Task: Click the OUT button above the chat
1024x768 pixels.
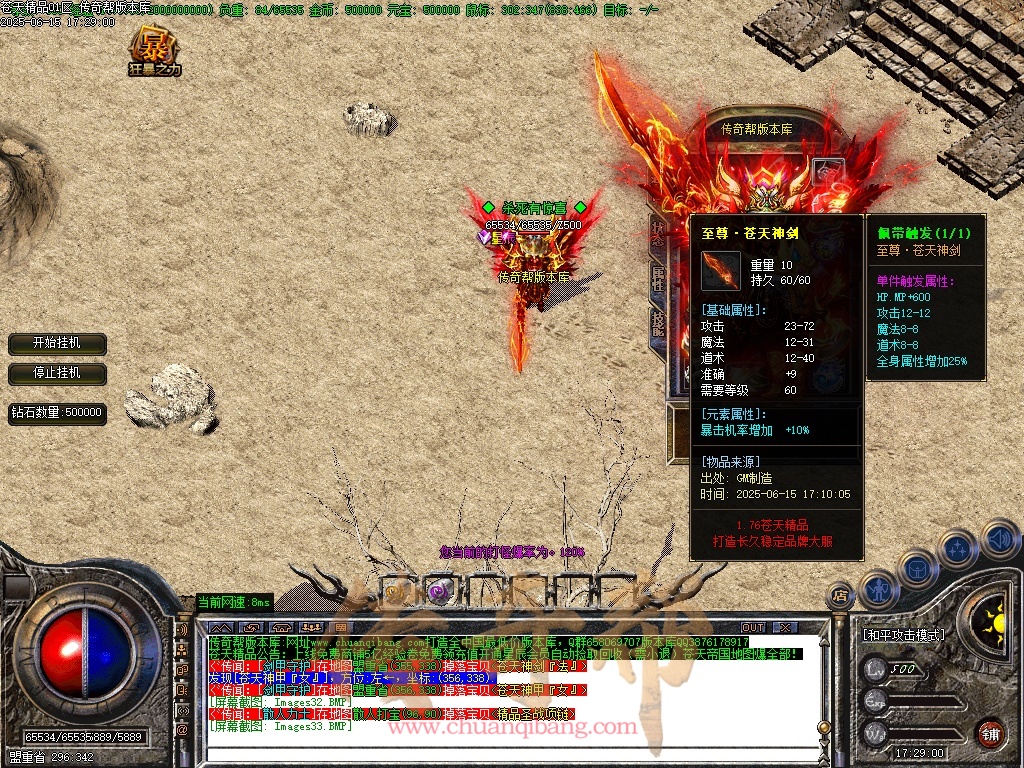Action: click(753, 627)
